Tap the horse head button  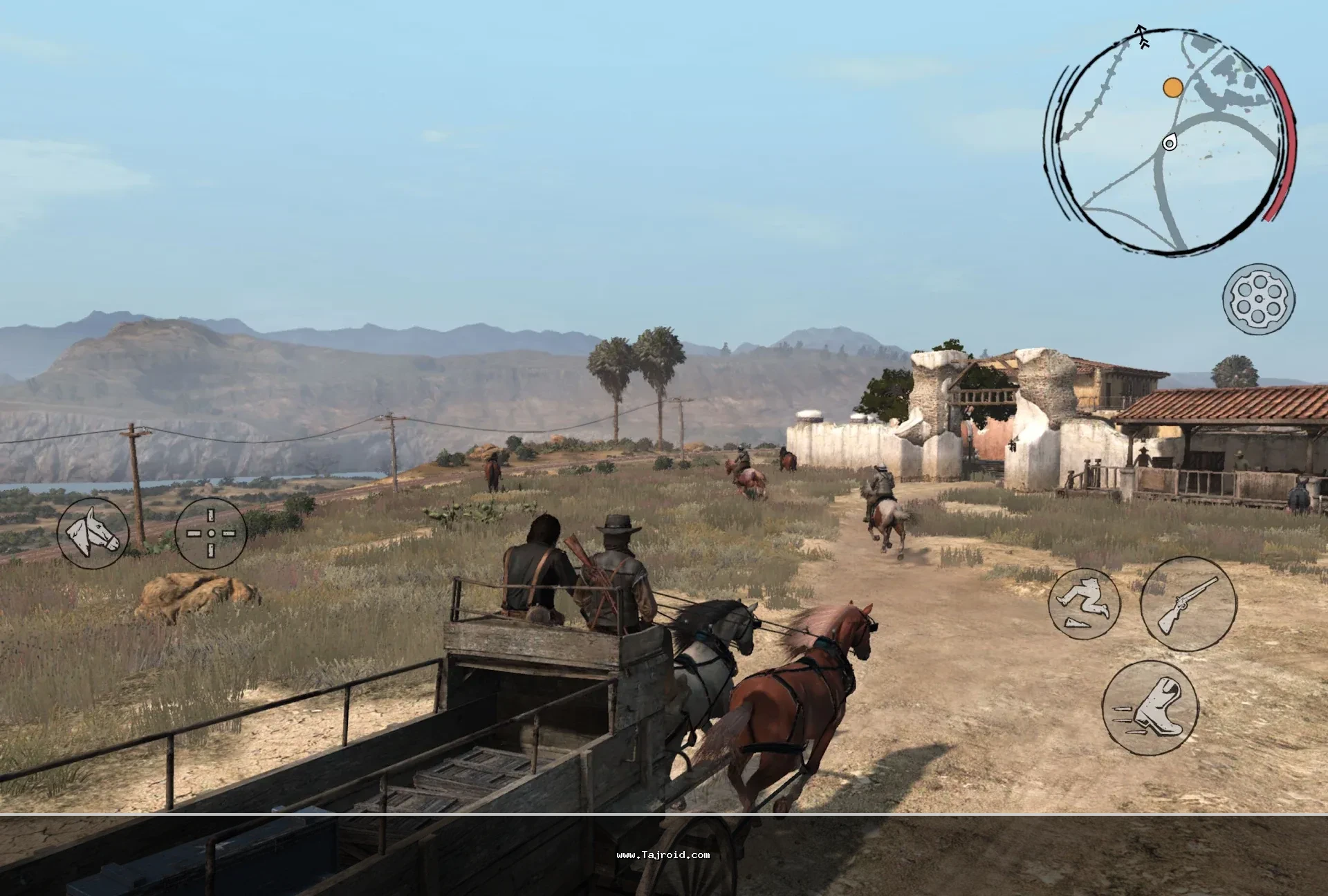tap(93, 533)
